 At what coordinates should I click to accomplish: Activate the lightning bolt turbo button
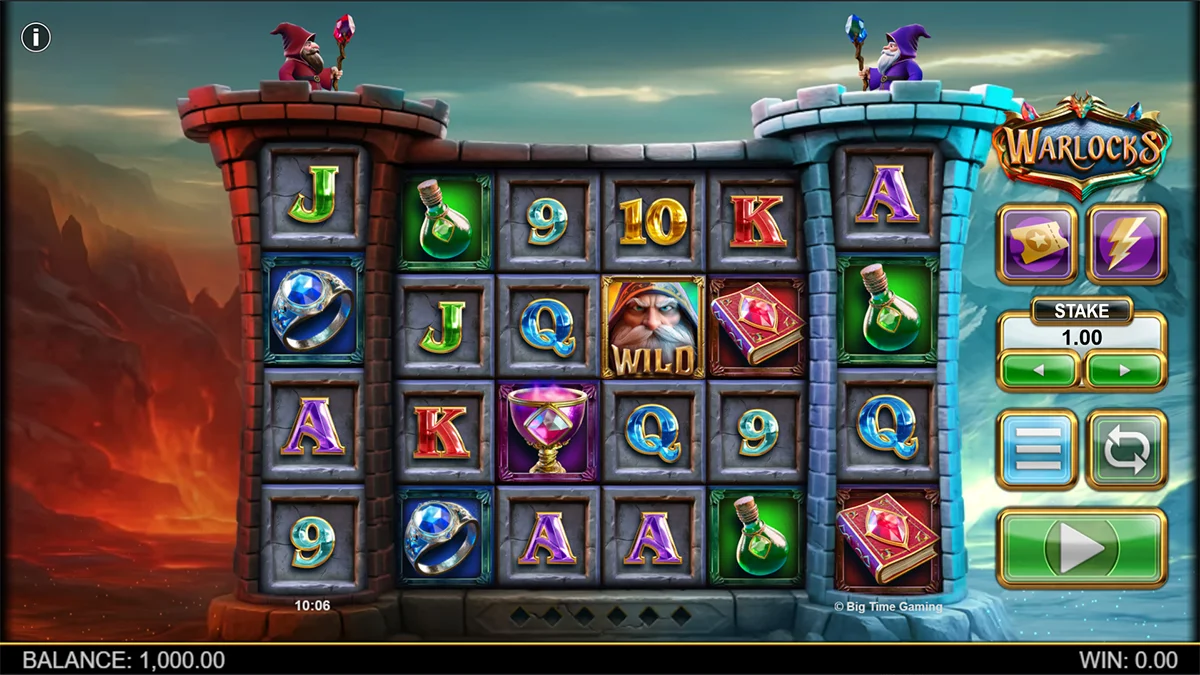click(x=1127, y=244)
